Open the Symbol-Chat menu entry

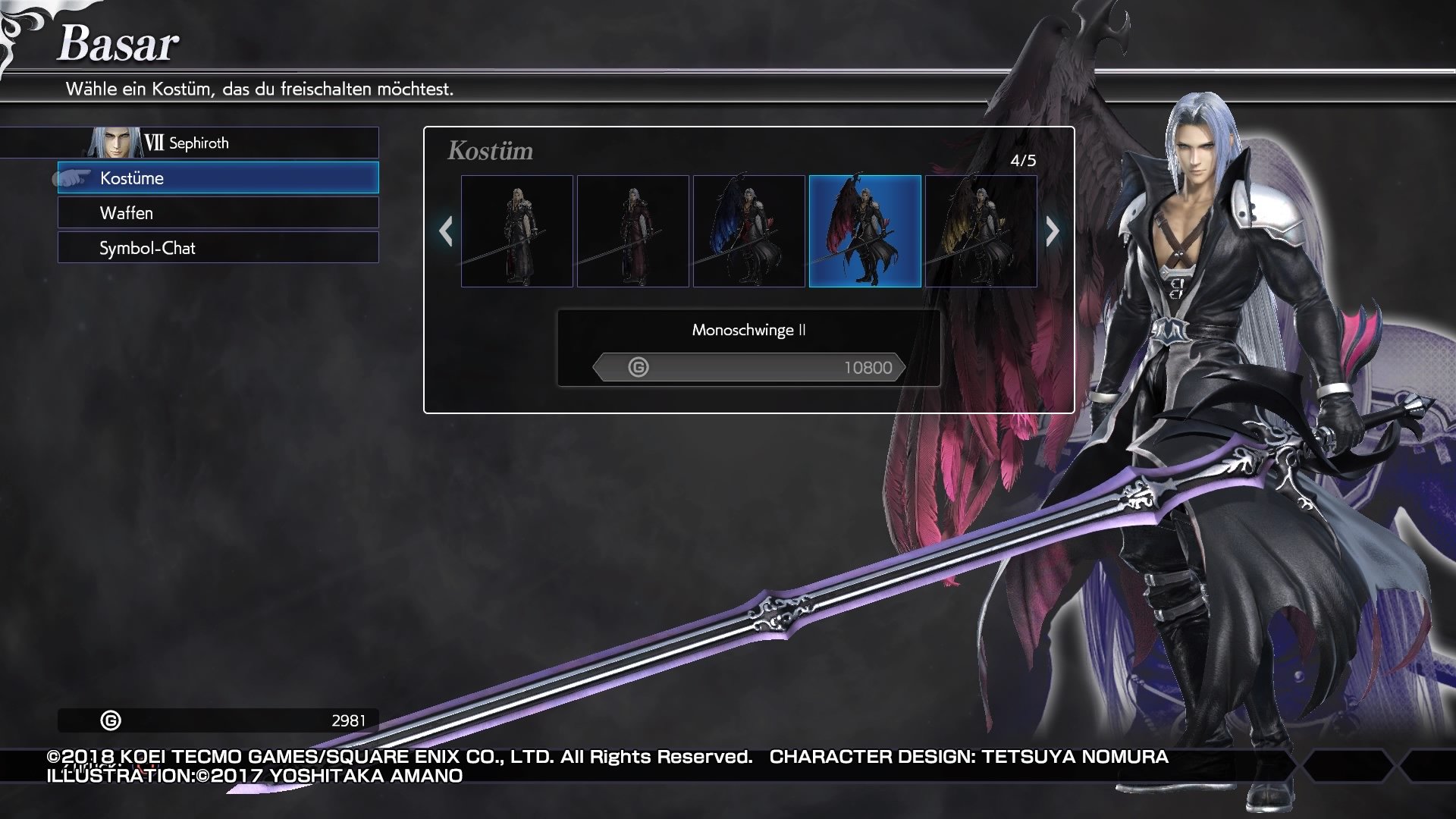tap(218, 248)
